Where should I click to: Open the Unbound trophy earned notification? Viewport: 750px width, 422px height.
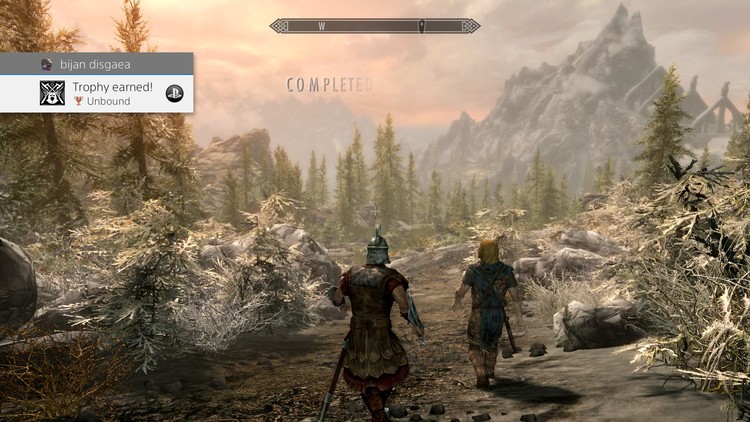tap(112, 93)
